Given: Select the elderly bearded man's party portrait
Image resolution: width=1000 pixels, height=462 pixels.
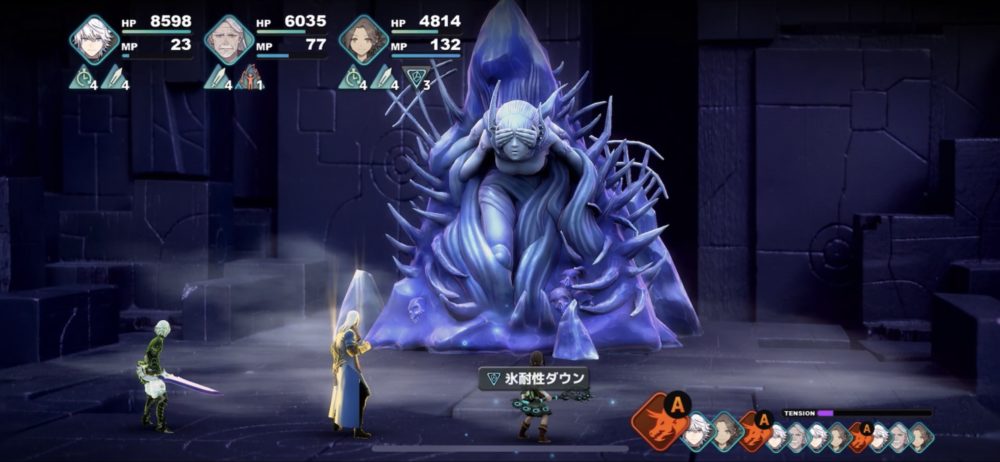Looking at the screenshot, I should coord(229,40).
